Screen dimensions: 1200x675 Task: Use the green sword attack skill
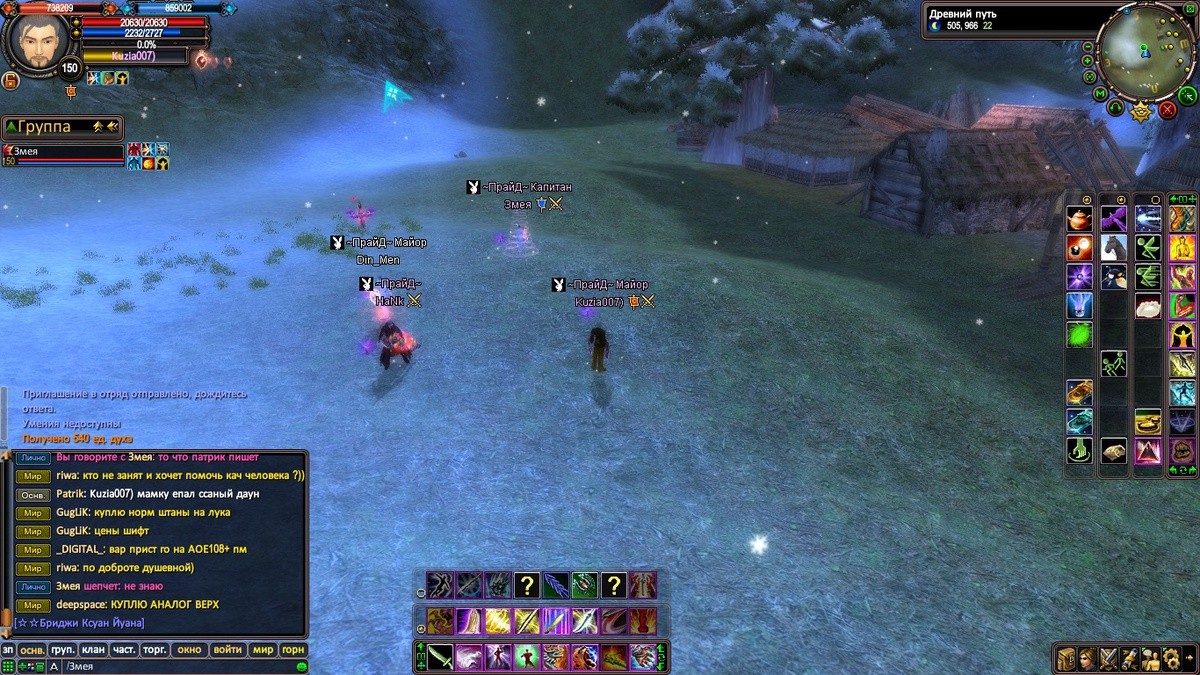click(x=441, y=657)
